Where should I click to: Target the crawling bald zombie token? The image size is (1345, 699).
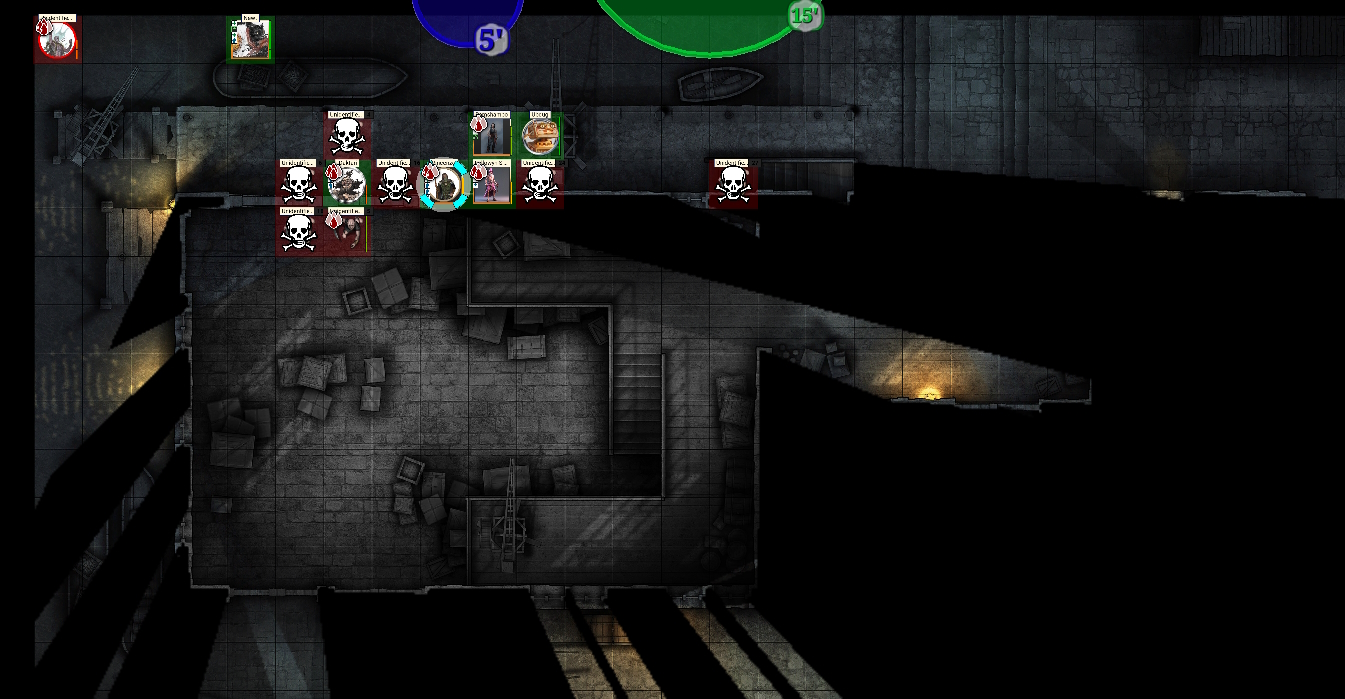point(347,232)
